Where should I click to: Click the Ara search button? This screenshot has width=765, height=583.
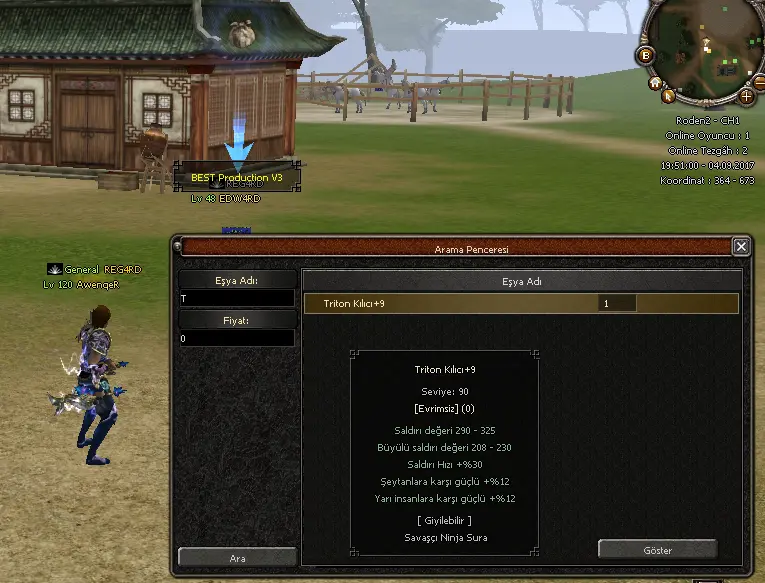click(237, 557)
